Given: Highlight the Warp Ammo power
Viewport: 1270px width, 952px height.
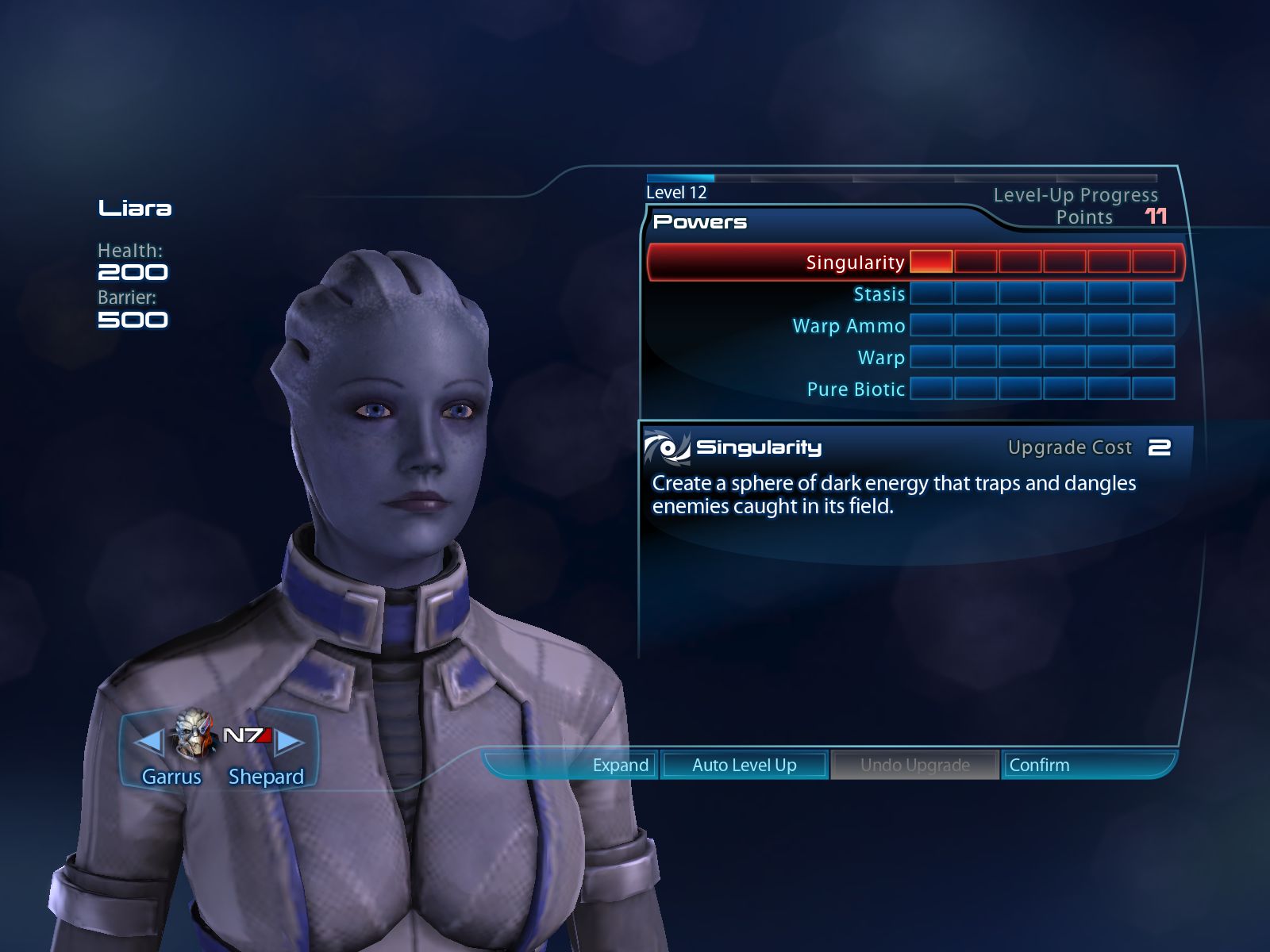Looking at the screenshot, I should pos(849,326).
